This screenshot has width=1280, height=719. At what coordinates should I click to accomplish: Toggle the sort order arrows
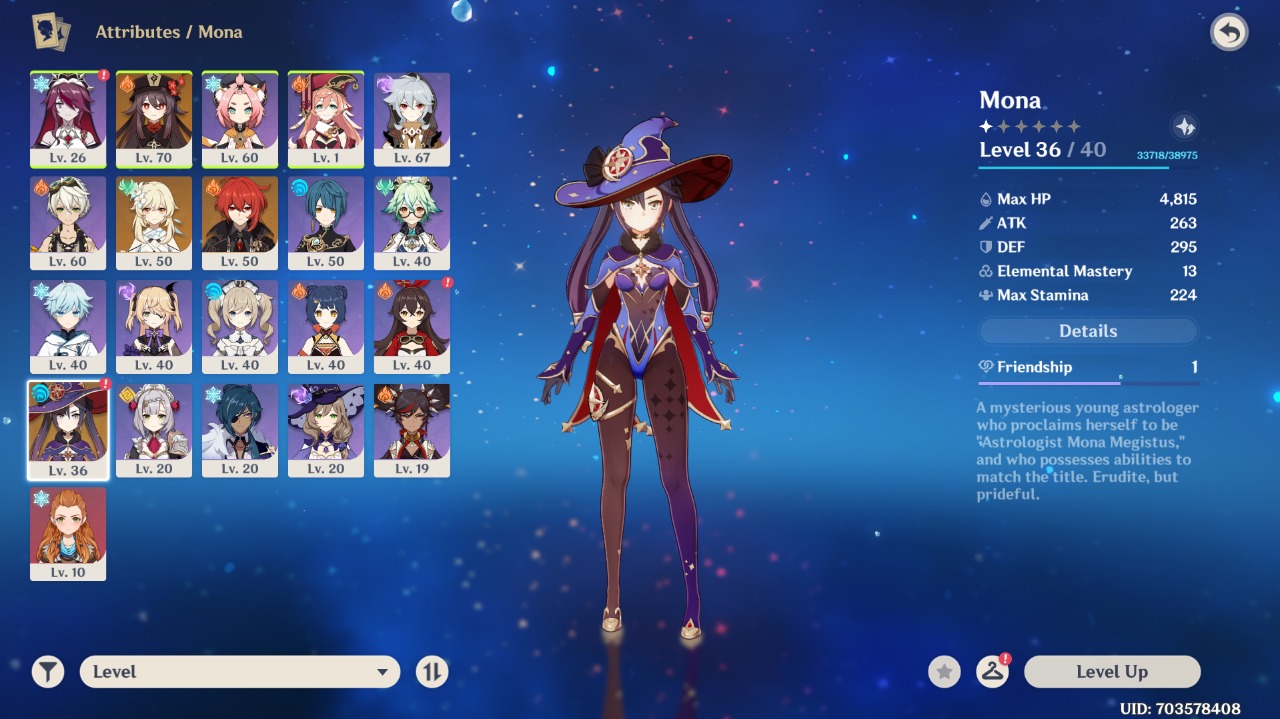(x=432, y=672)
